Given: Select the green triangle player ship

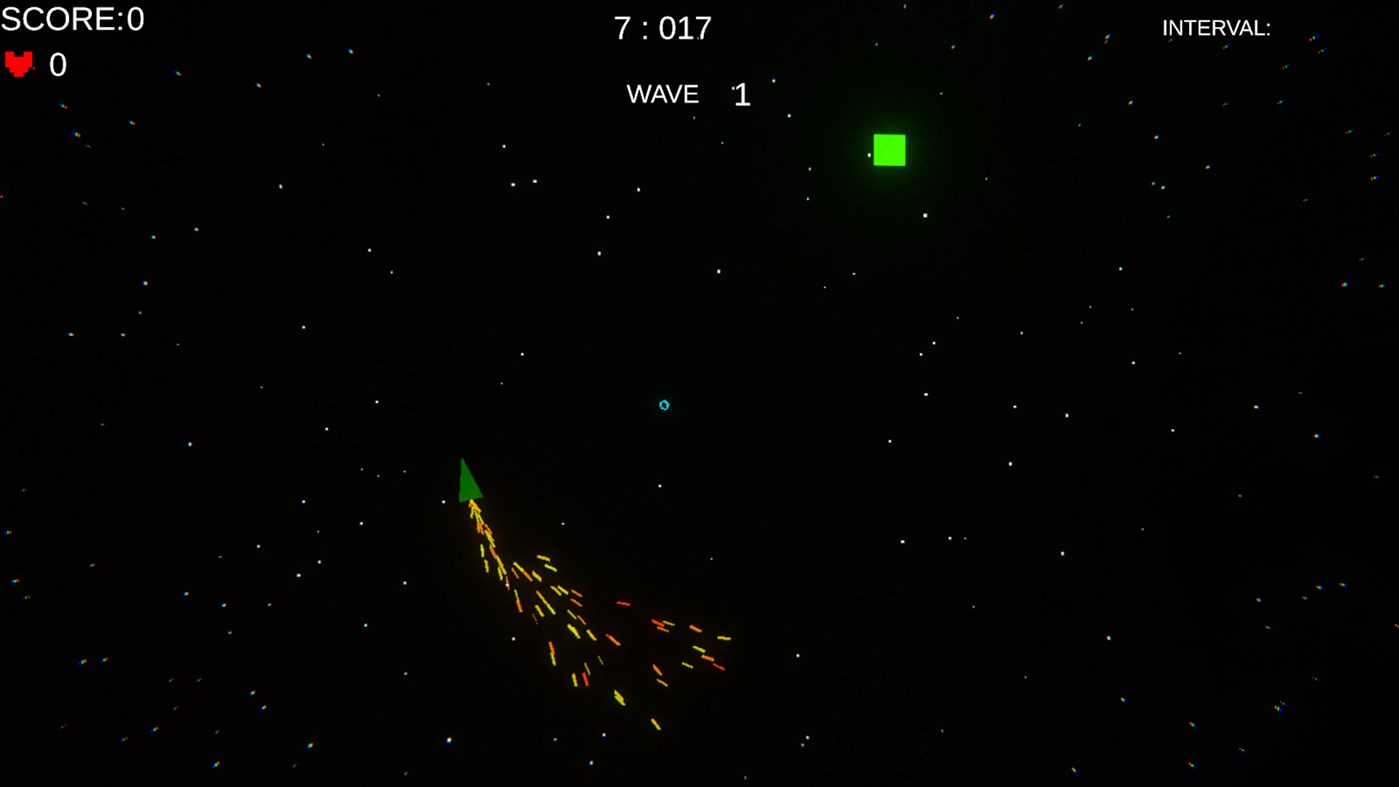Looking at the screenshot, I should pyautogui.click(x=468, y=480).
